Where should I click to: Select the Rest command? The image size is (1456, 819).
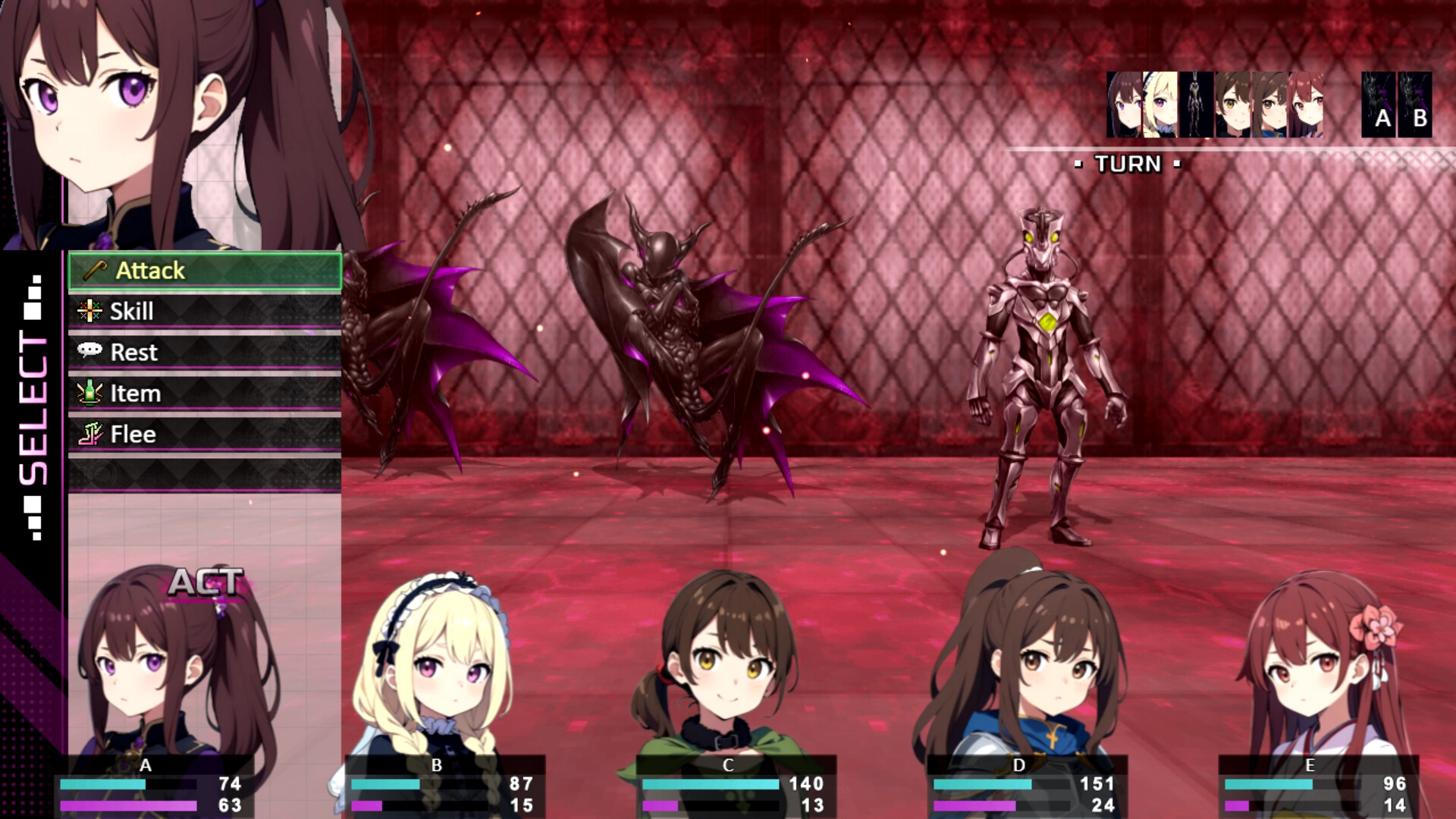pyautogui.click(x=205, y=353)
